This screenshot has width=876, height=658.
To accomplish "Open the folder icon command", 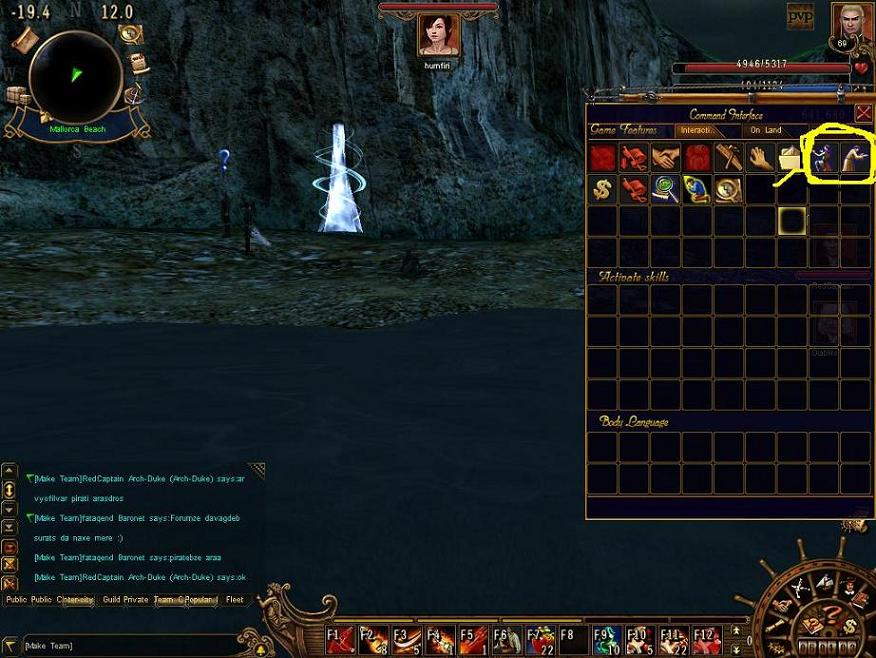I will tap(791, 159).
